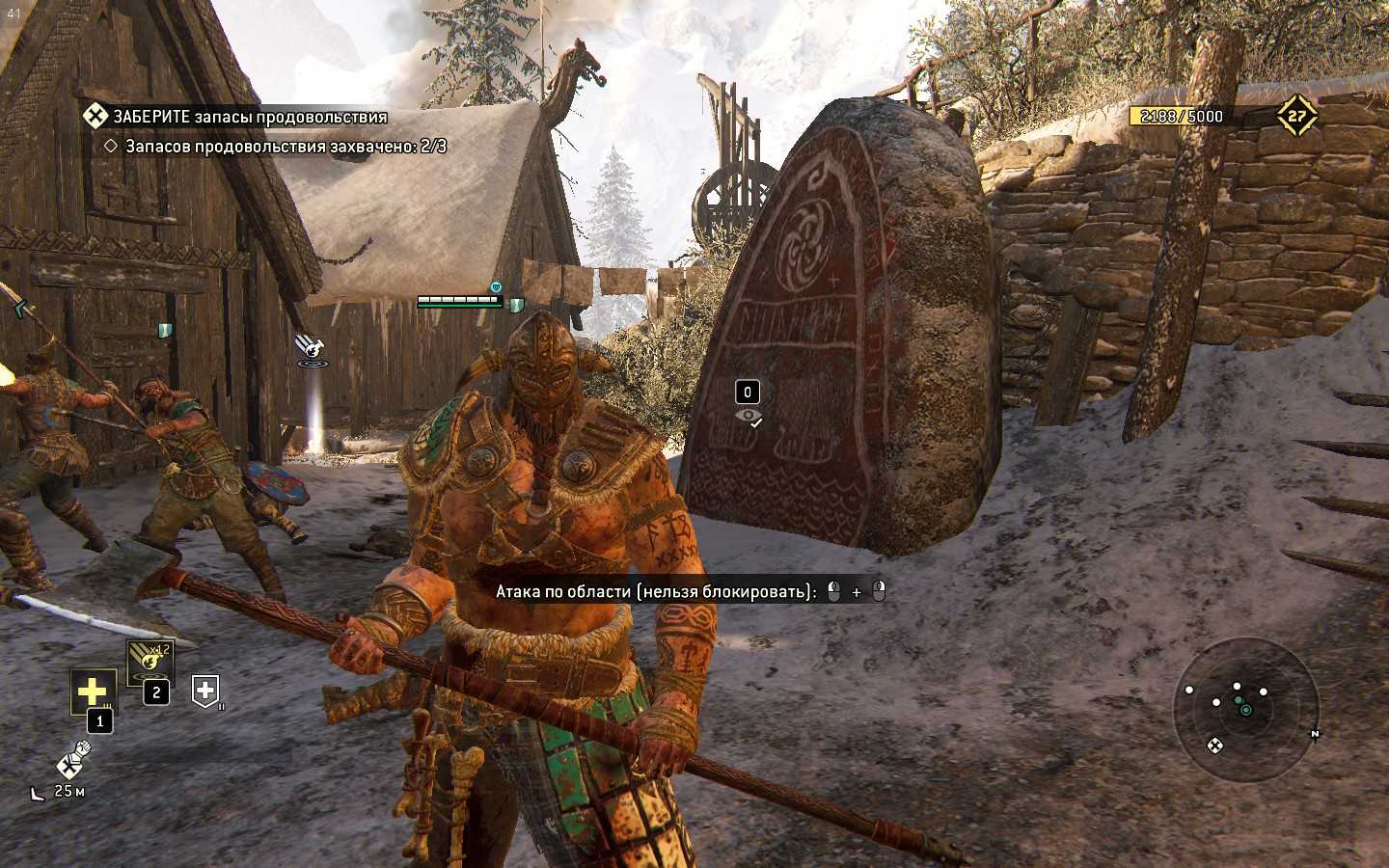1389x868 pixels.
Task: Activate the yellow cross healing feat
Action: 92,691
